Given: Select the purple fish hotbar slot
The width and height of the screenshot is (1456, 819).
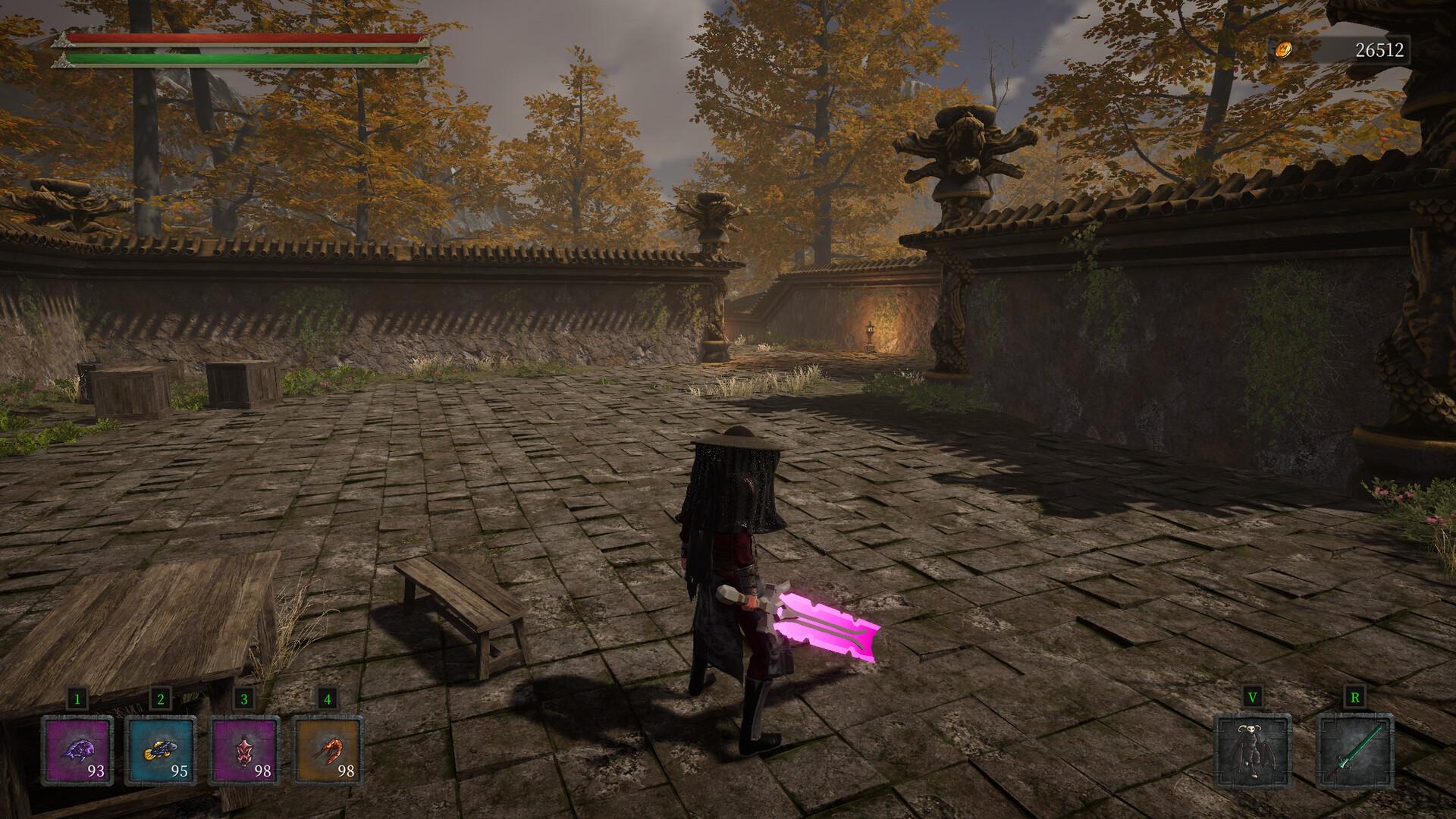Looking at the screenshot, I should [x=77, y=751].
